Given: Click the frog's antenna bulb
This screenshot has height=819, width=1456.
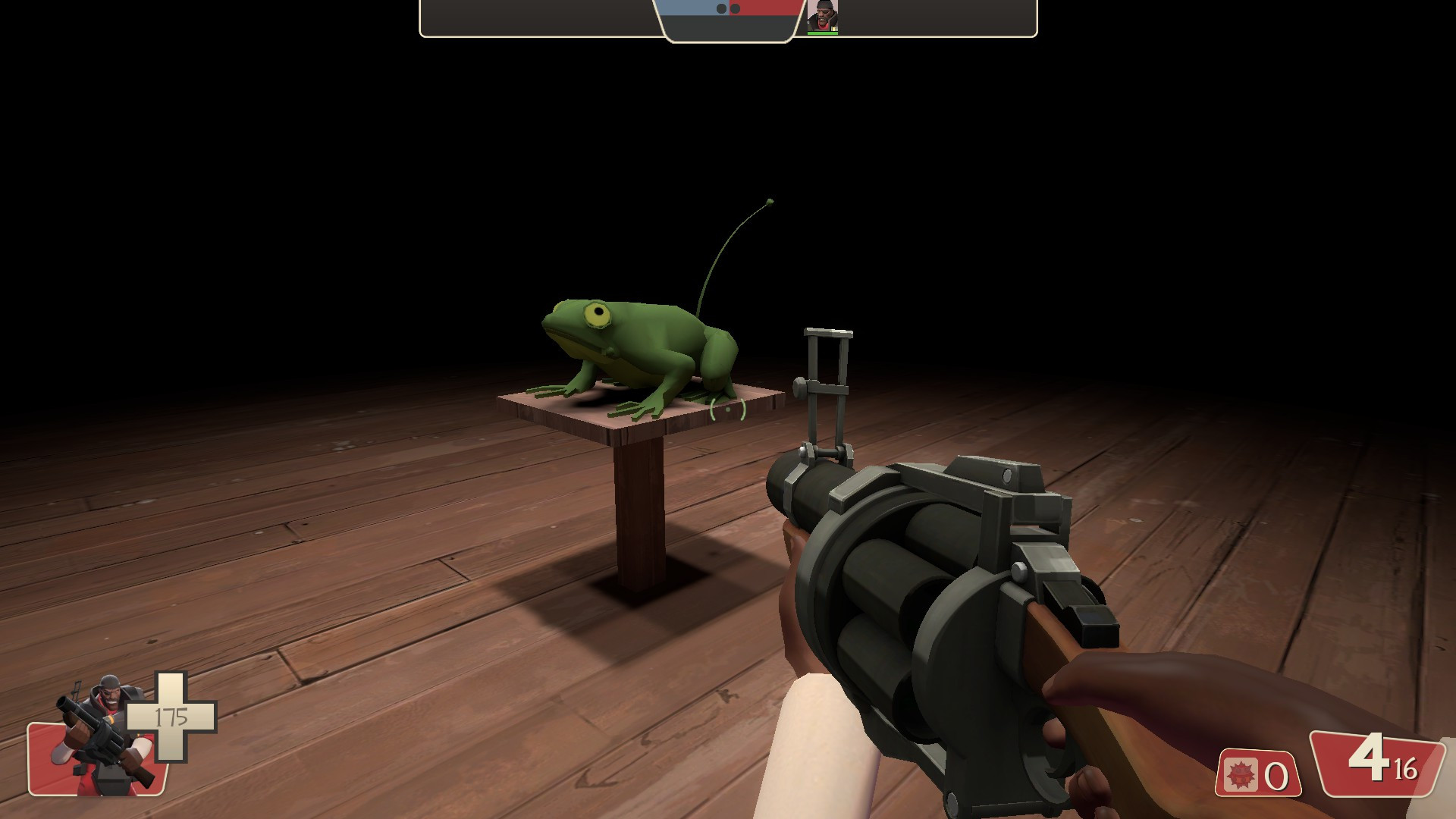Looking at the screenshot, I should pos(770,200).
